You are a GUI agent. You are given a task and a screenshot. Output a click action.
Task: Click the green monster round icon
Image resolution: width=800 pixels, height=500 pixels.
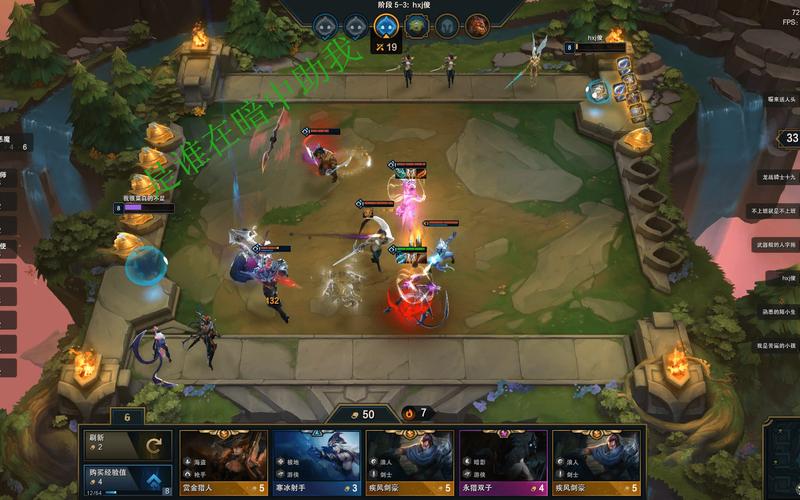[x=415, y=26]
